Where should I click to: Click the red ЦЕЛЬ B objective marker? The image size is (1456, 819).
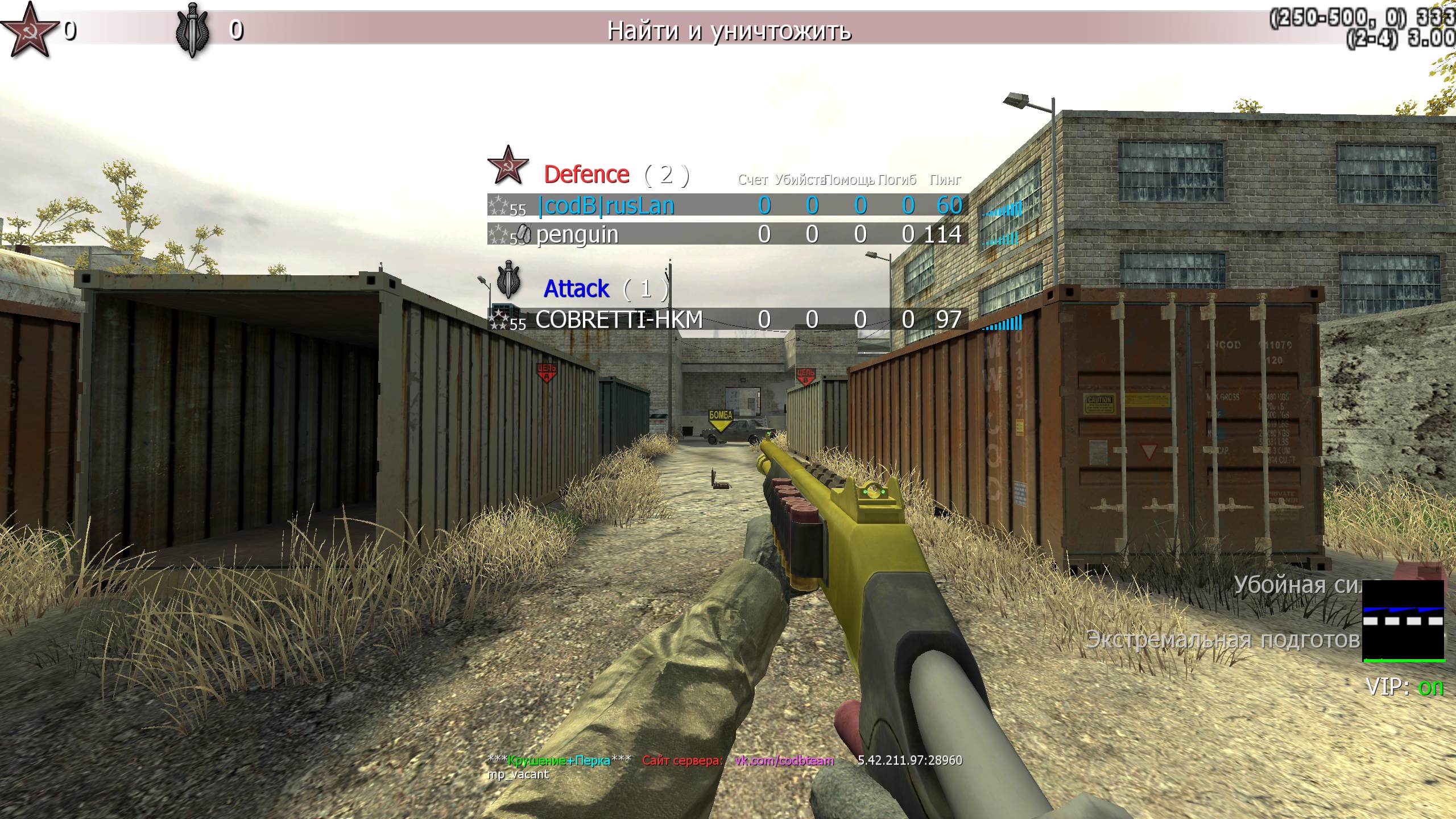pyautogui.click(x=805, y=376)
